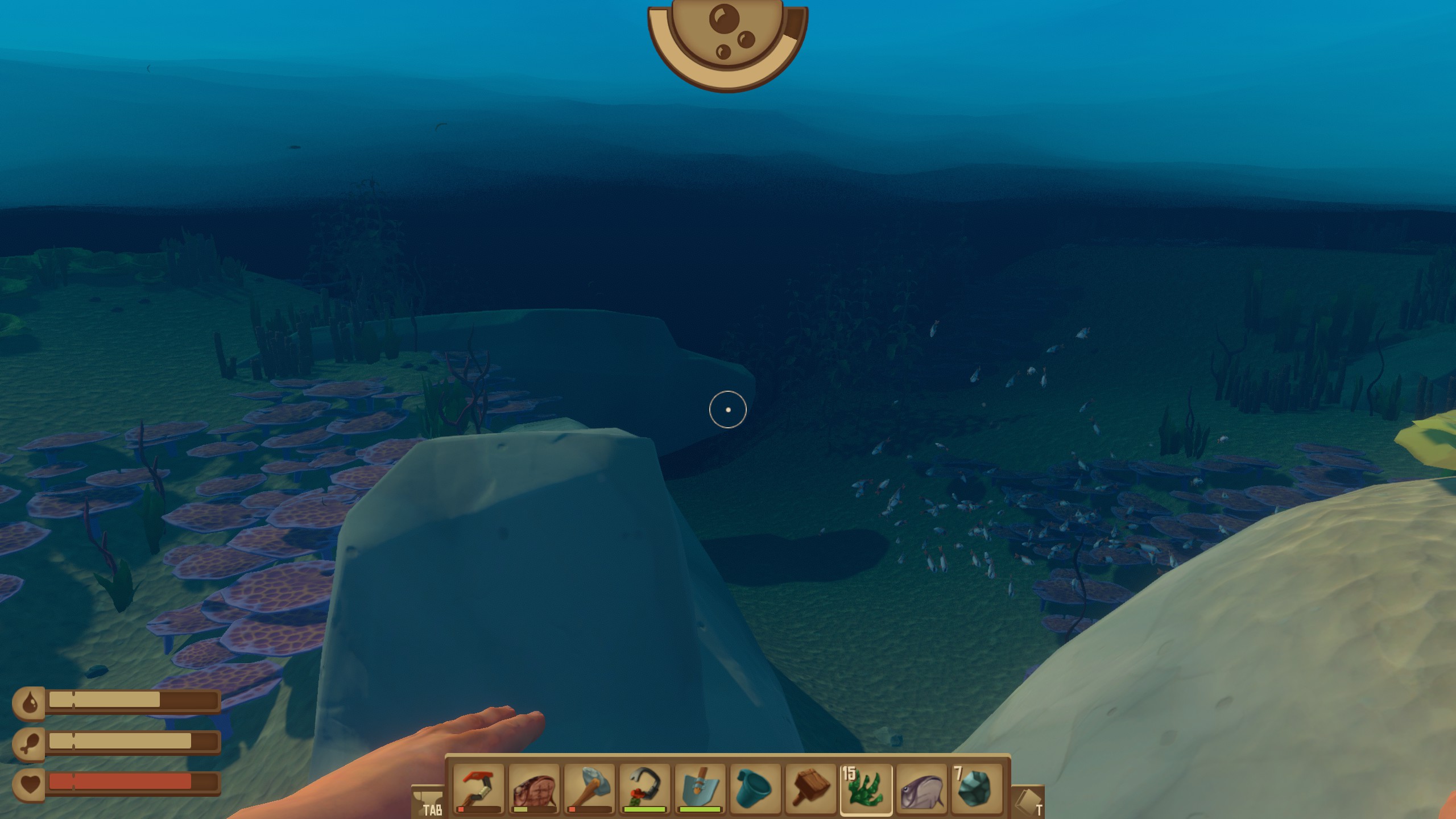Choose the shovel in the hotbar

700,789
